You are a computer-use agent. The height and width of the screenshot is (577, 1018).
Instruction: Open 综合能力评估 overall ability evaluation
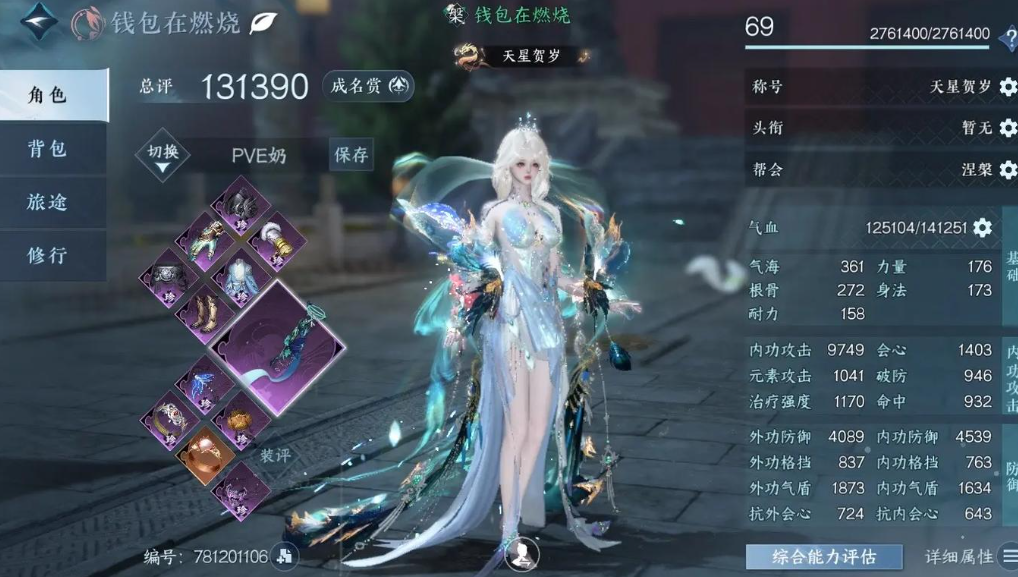(x=824, y=557)
